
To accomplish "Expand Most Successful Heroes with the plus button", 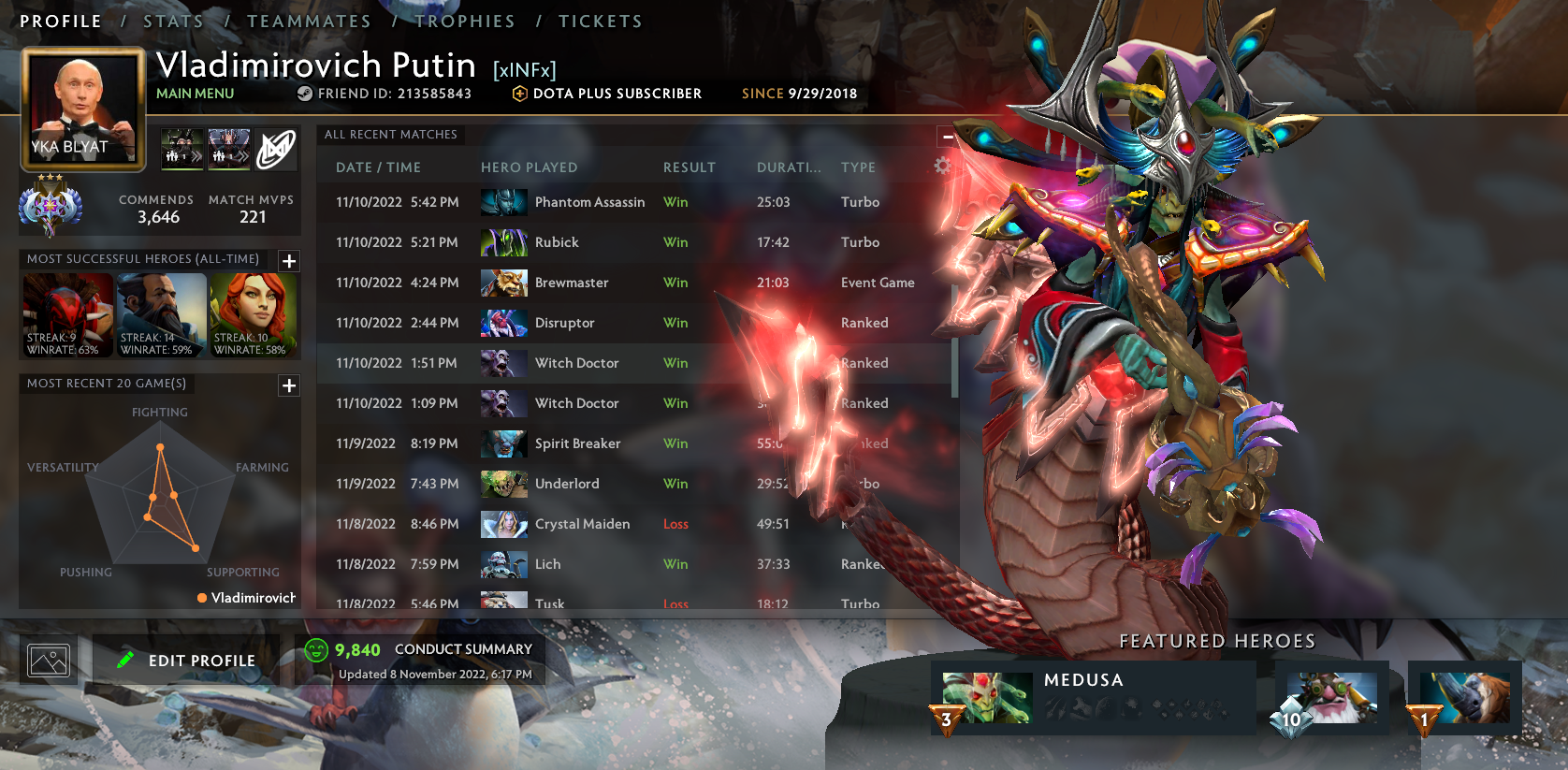I will [x=289, y=262].
